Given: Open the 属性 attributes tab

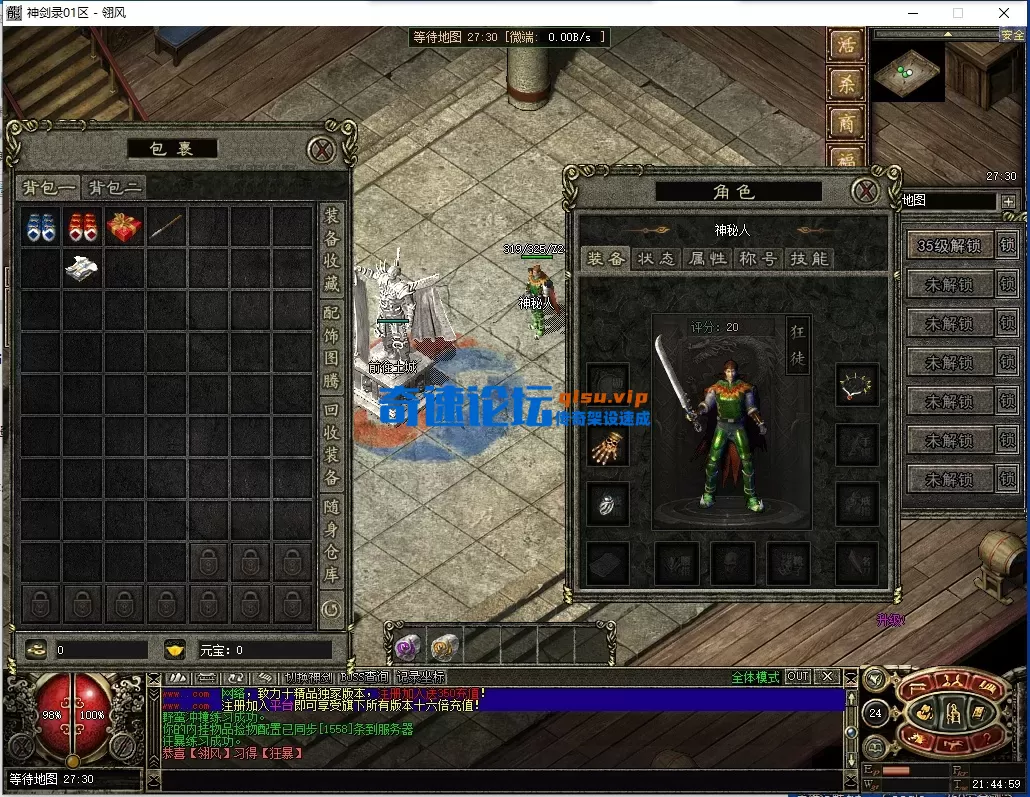Looking at the screenshot, I should pyautogui.click(x=707, y=259).
